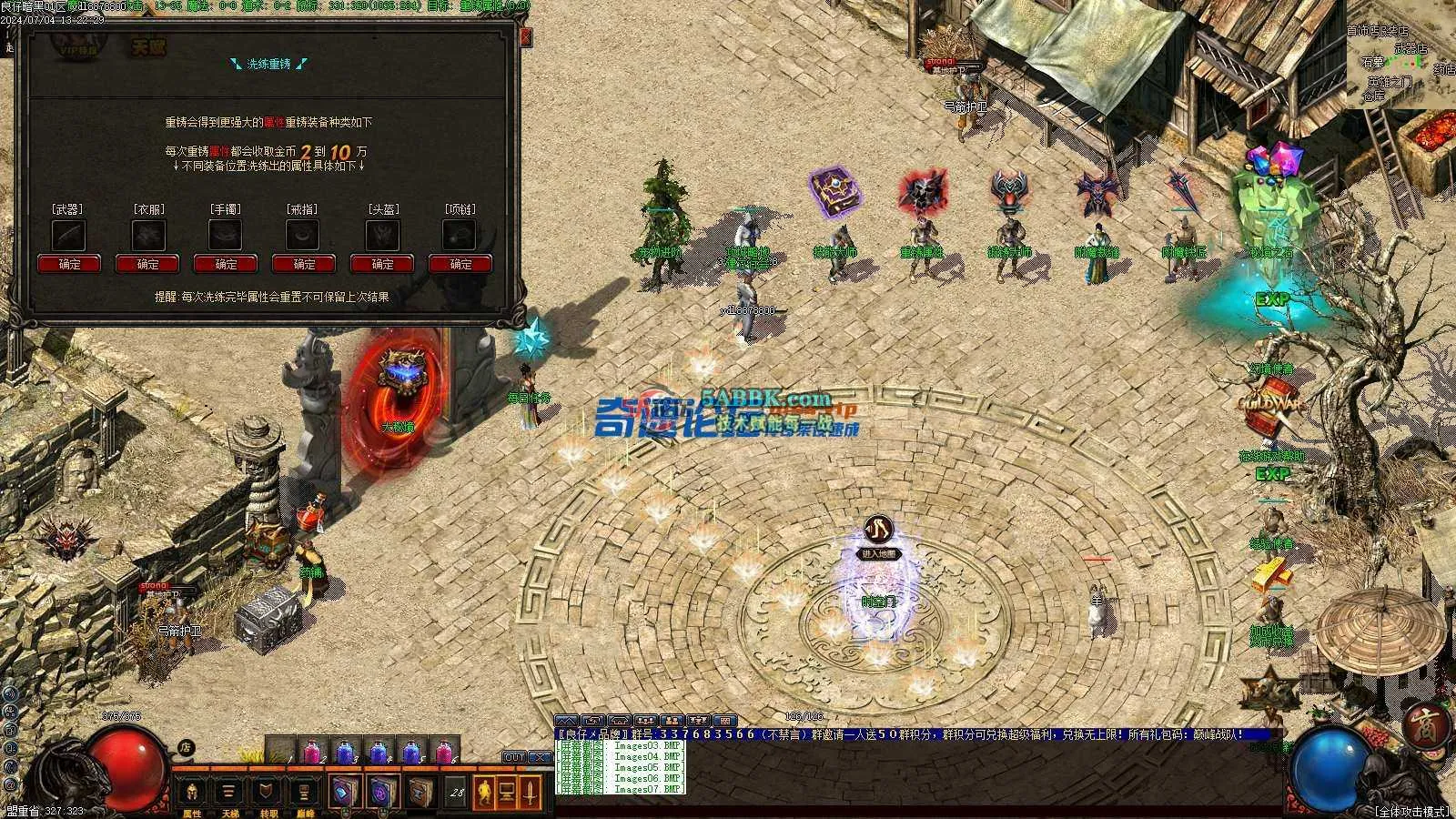This screenshot has width=1456, height=819.
Task: Confirm reforging the necklace (项链)
Action: click(460, 264)
